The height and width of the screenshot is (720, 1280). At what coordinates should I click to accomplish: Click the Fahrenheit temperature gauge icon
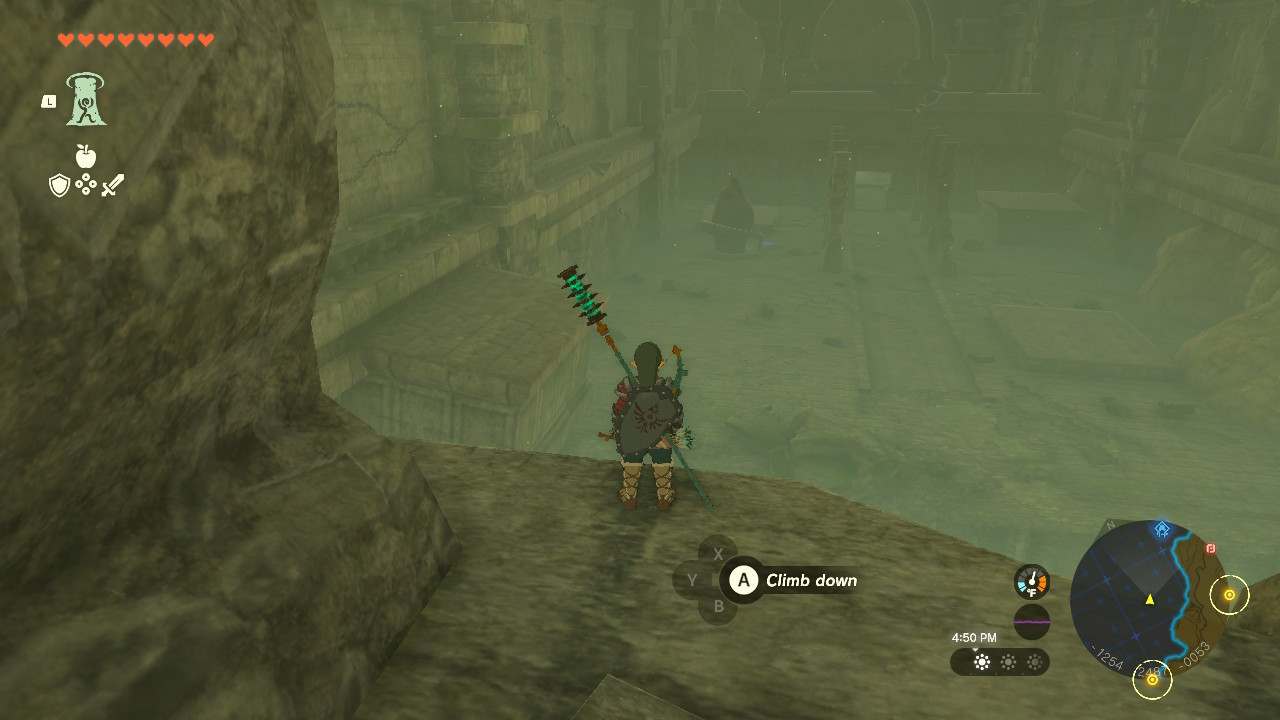pos(1032,580)
